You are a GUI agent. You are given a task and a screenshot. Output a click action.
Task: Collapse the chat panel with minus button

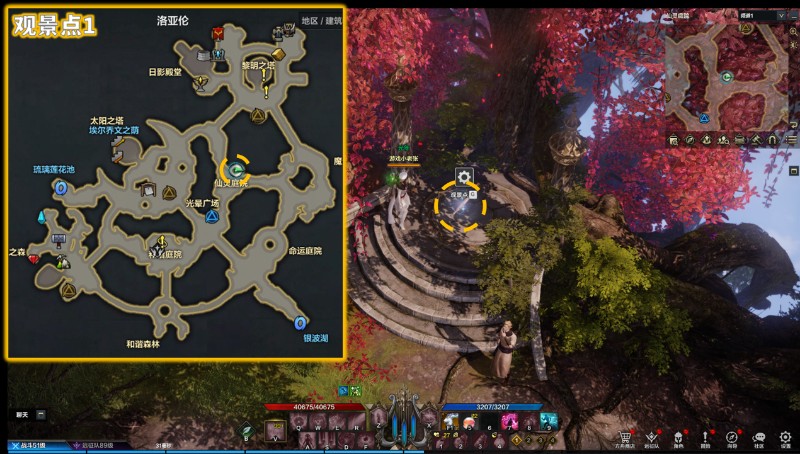(41, 413)
